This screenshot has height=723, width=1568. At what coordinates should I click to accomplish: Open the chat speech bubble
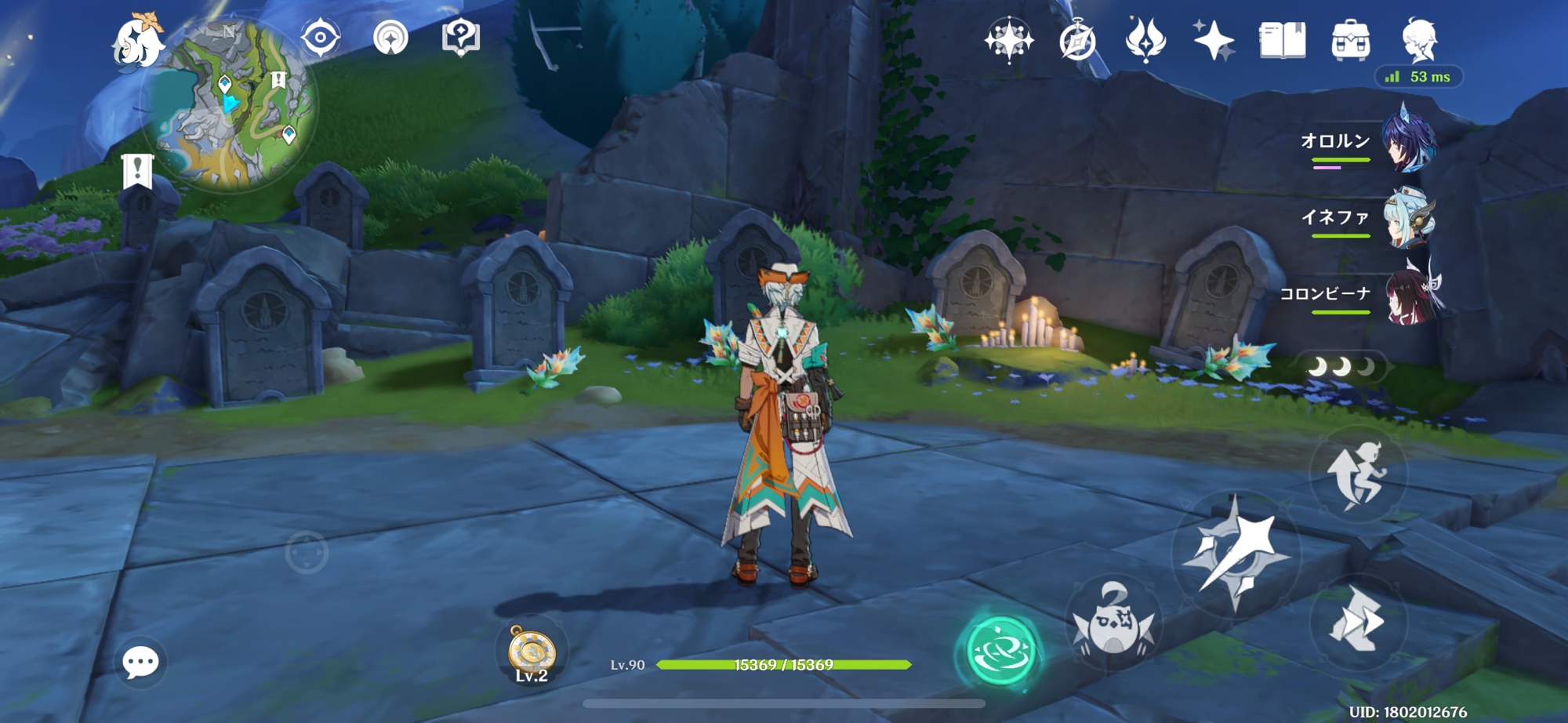coord(141,663)
